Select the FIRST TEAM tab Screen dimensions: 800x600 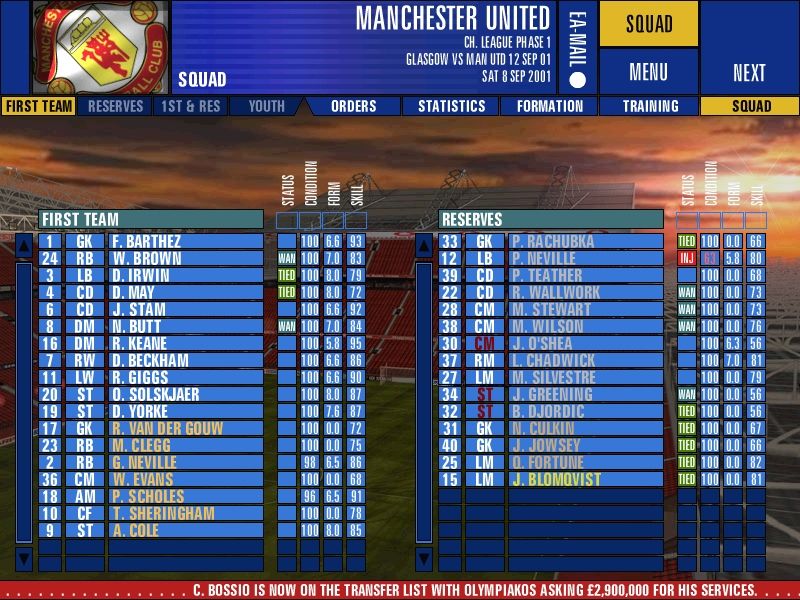coord(38,106)
